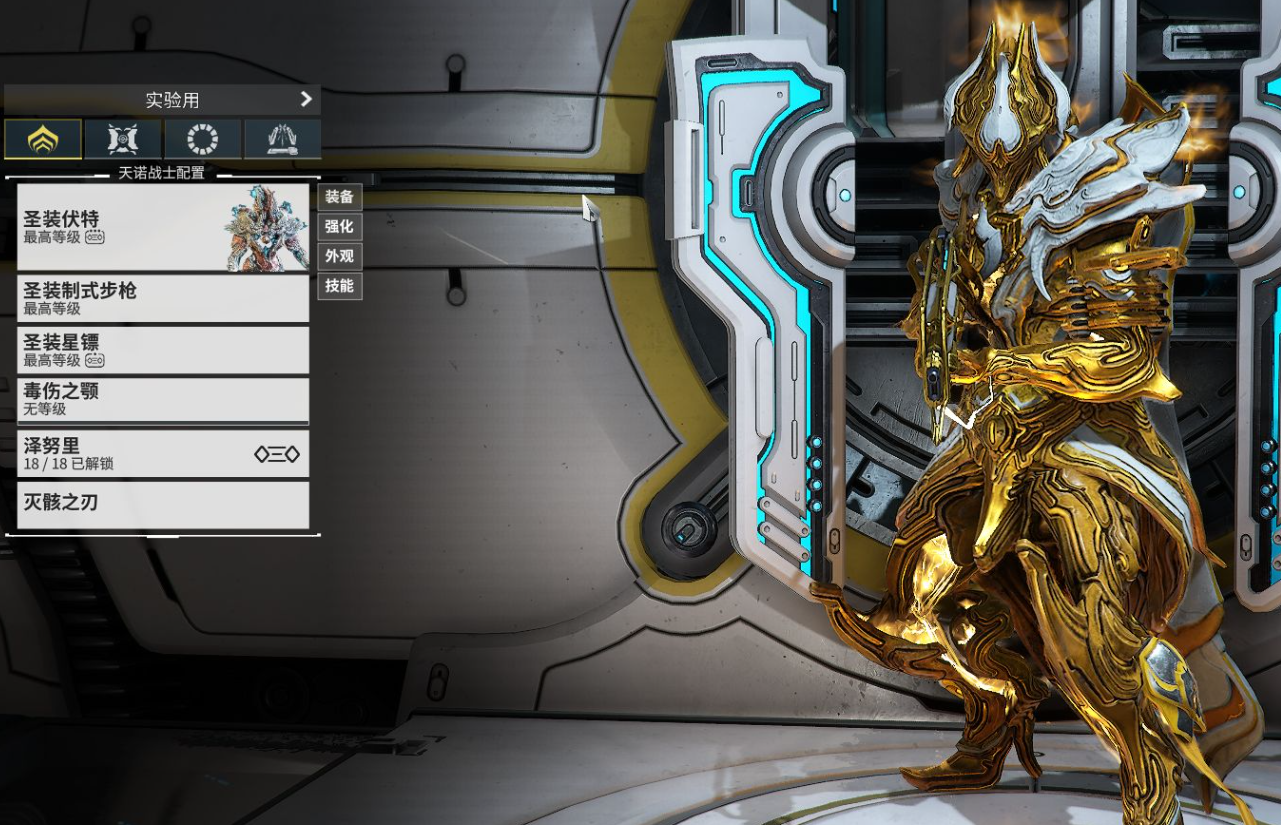This screenshot has height=825, width=1281.
Task: Show the 技能 abilities screen
Action: 340,286
